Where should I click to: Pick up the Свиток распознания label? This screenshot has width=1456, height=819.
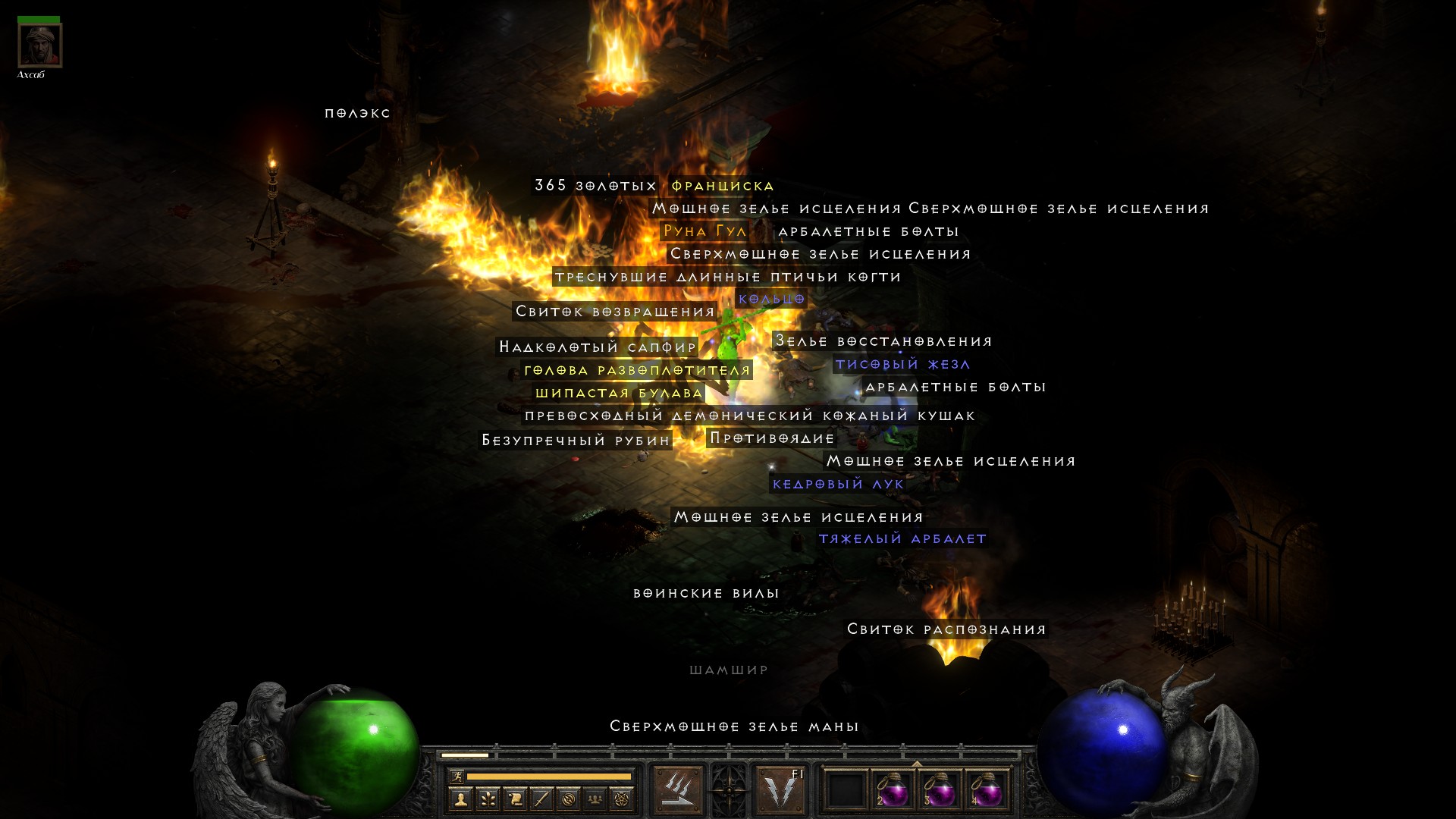946,629
